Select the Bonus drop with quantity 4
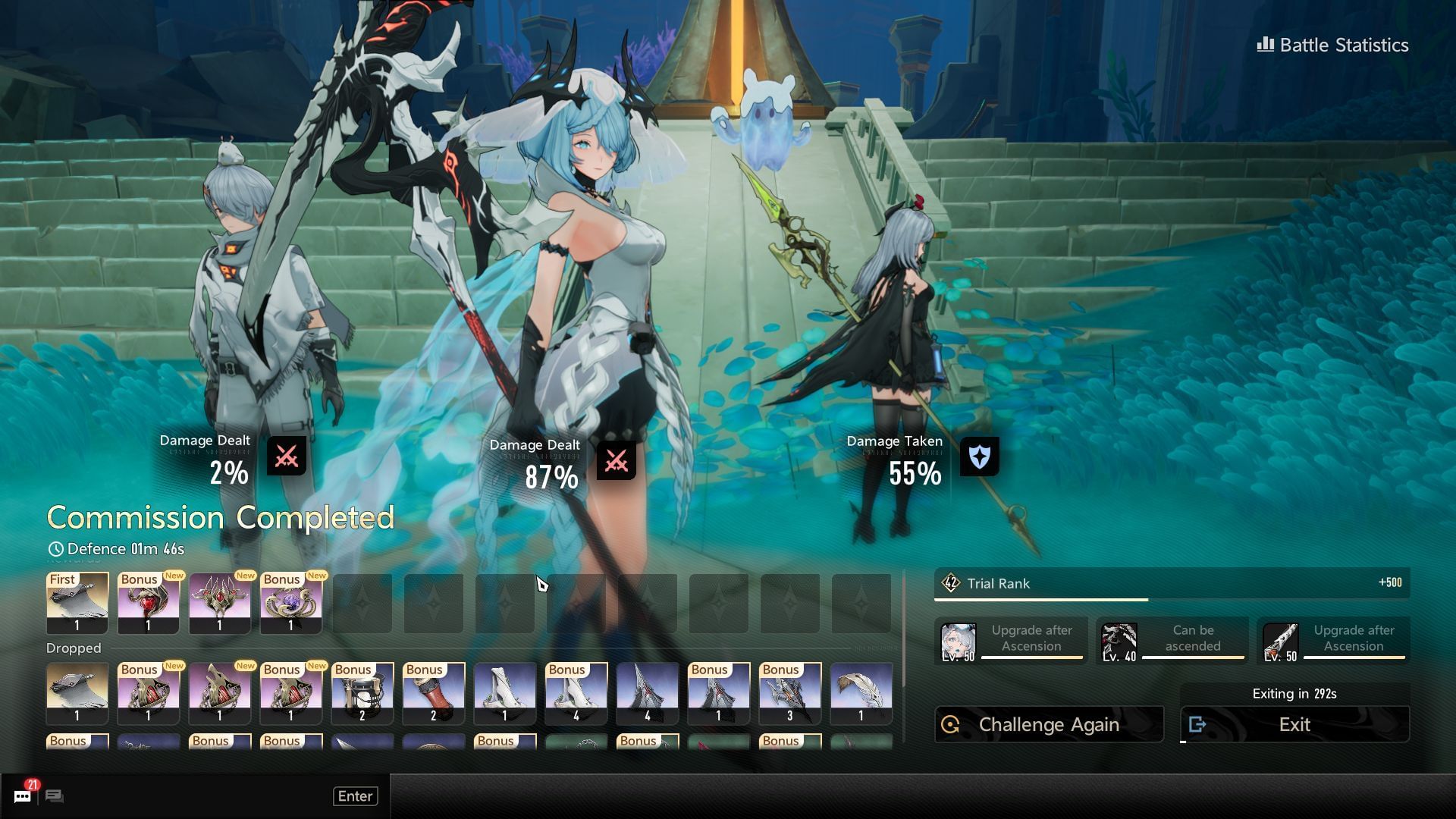This screenshot has width=1456, height=819. point(576,692)
